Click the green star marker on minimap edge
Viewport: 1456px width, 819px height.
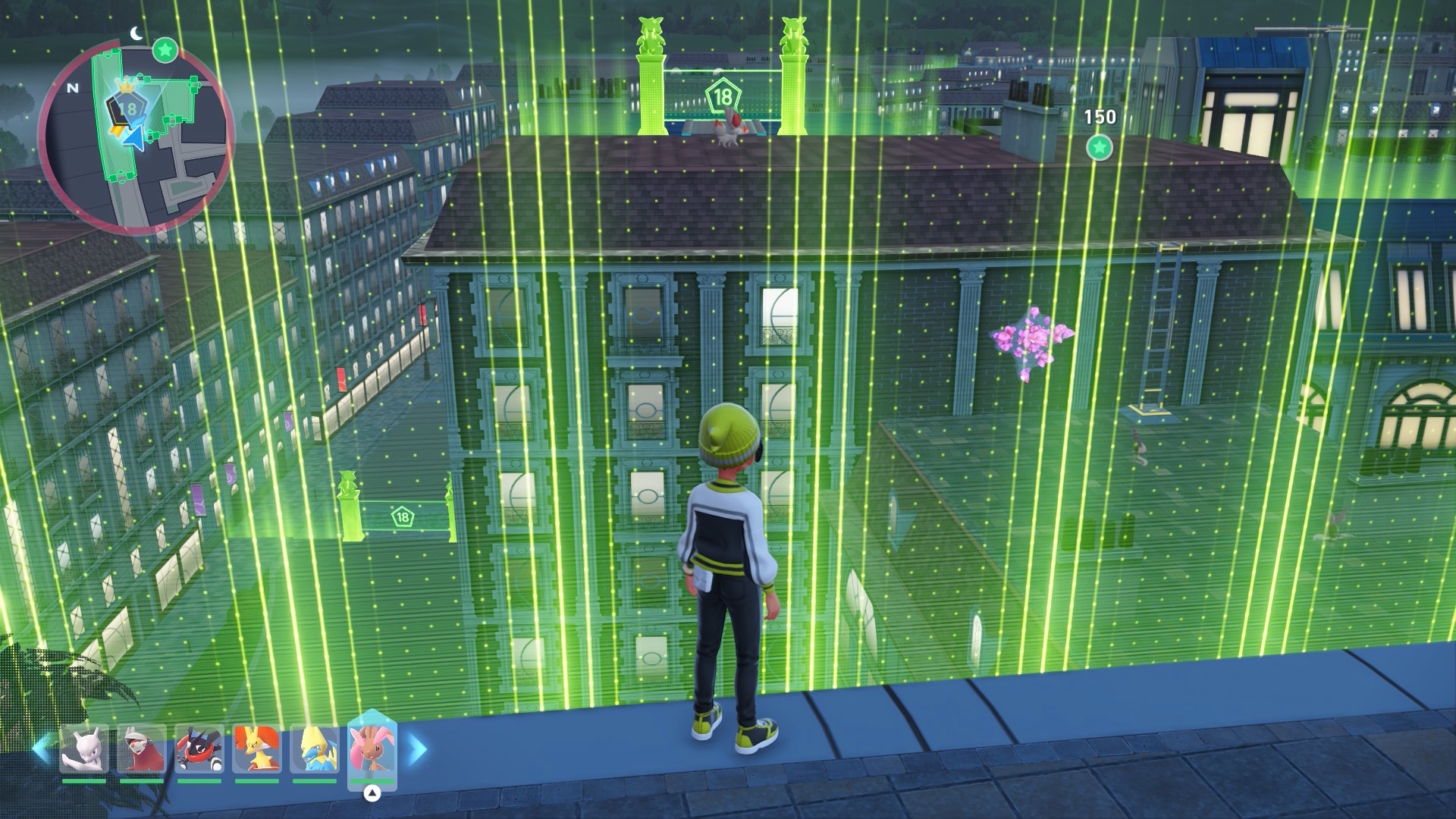click(165, 51)
